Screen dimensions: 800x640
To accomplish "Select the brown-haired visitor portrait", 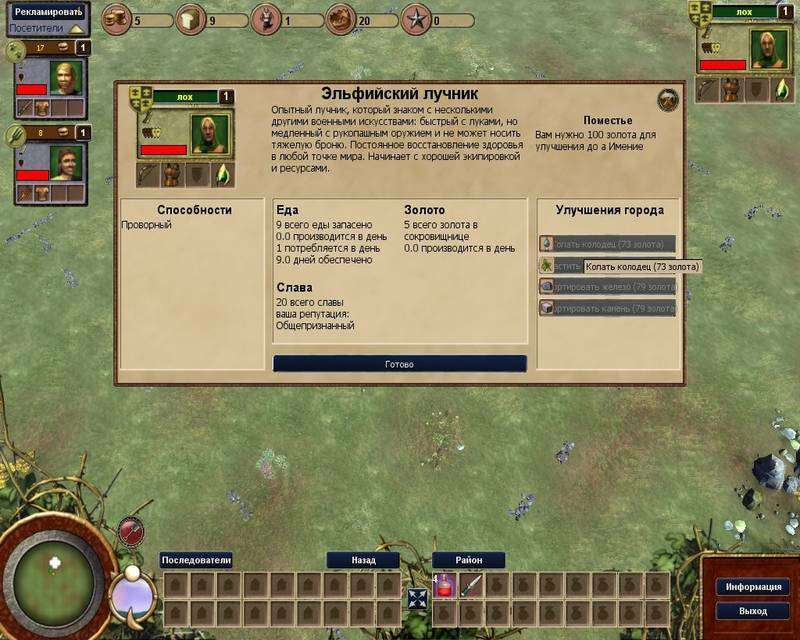I will [x=63, y=160].
